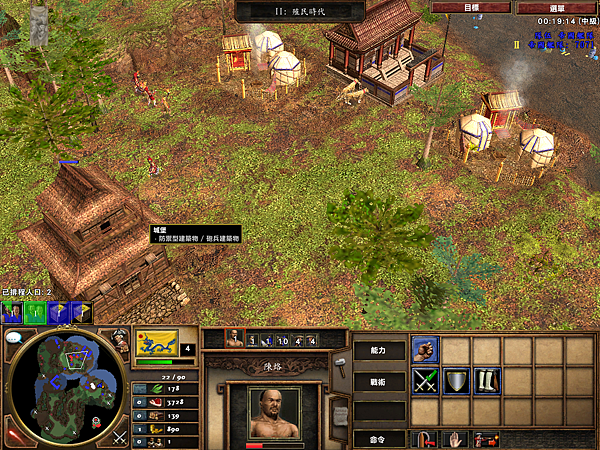Image resolution: width=600 pixels, height=450 pixels.
Task: Select the shield defensive tactic
Action: [x=456, y=381]
